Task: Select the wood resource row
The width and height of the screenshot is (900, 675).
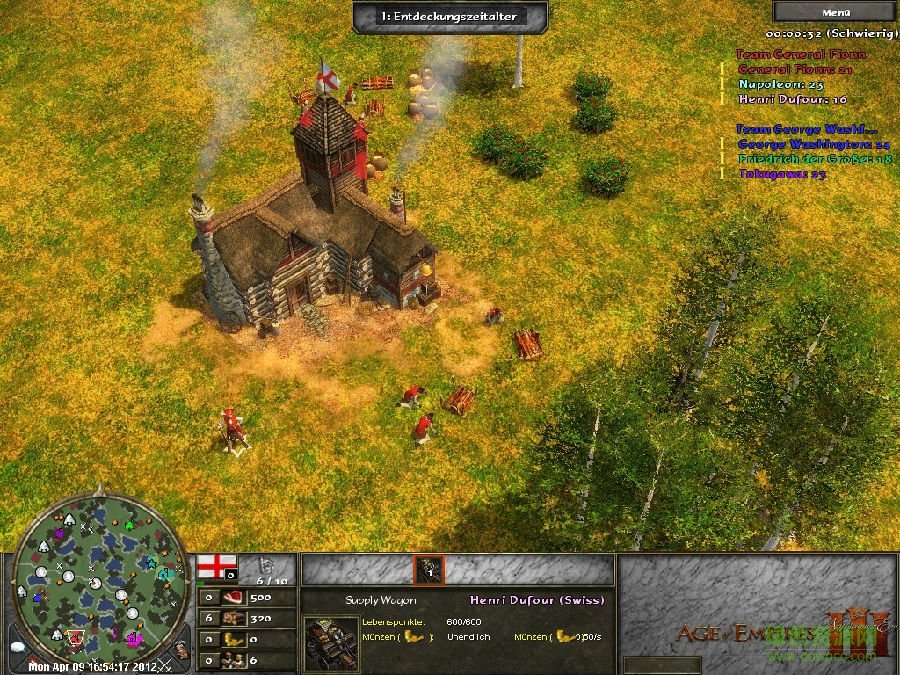Action: click(x=246, y=618)
